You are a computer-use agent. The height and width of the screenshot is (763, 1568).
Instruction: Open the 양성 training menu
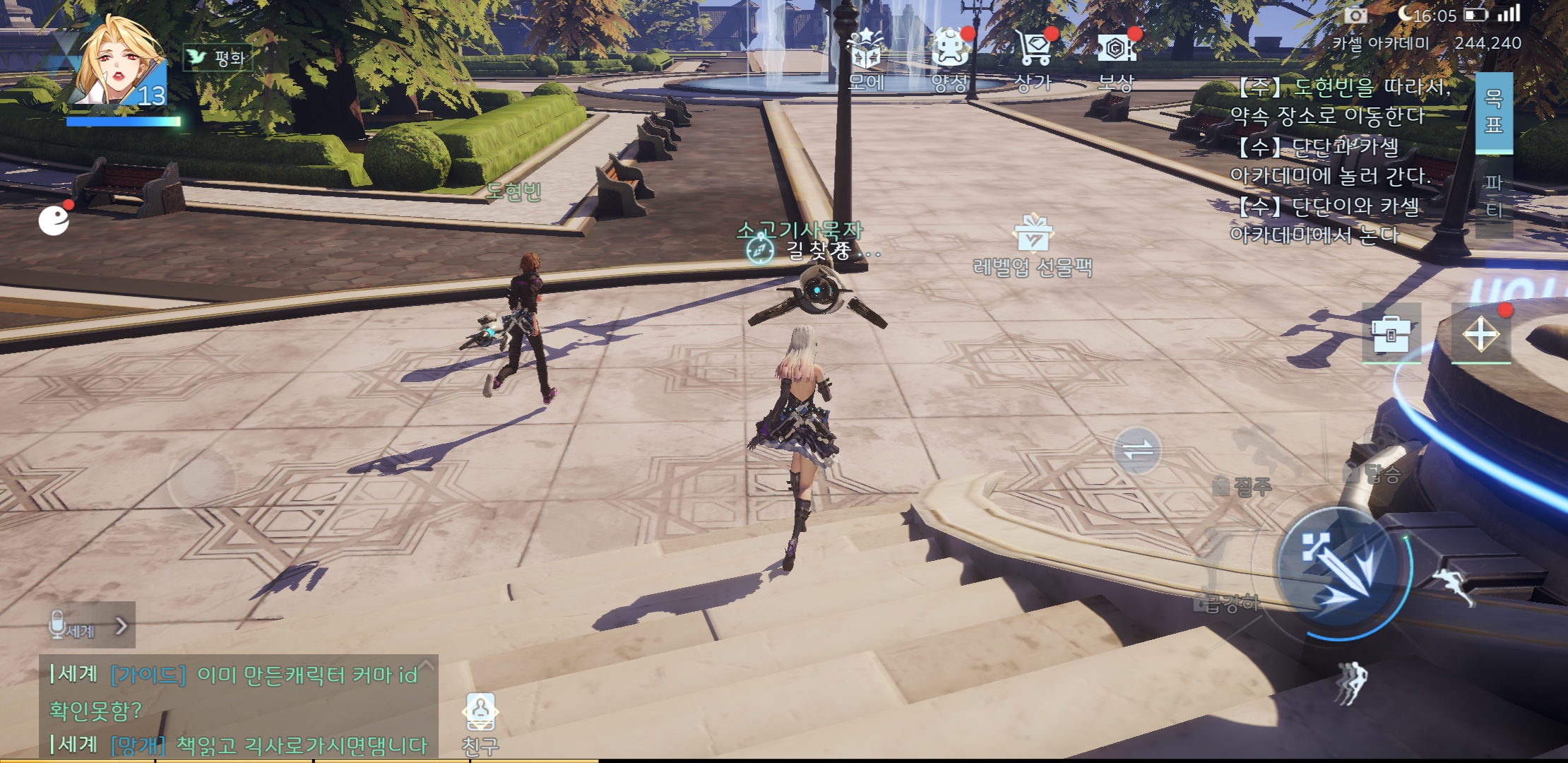pos(949,58)
